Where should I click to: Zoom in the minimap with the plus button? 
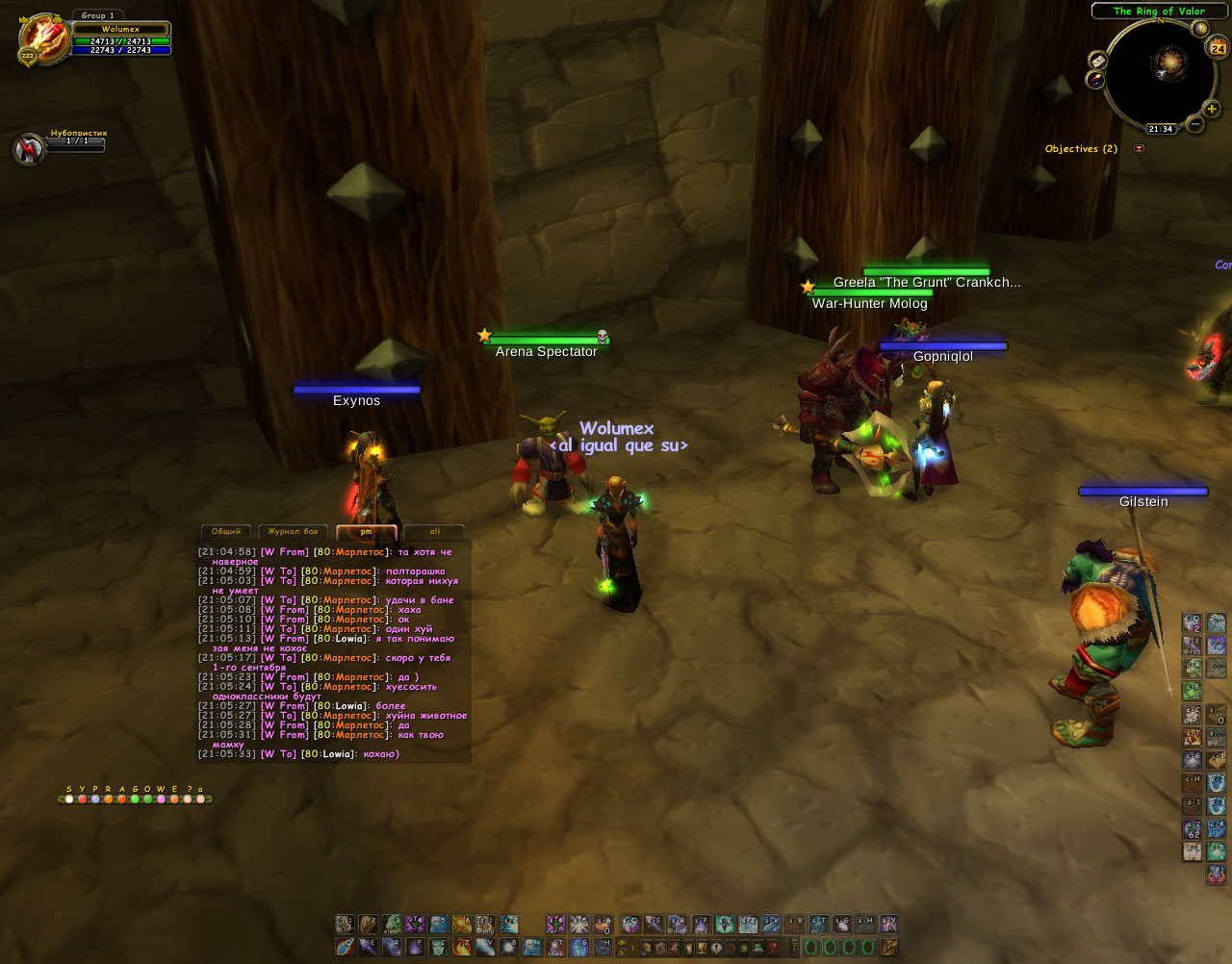1212,110
